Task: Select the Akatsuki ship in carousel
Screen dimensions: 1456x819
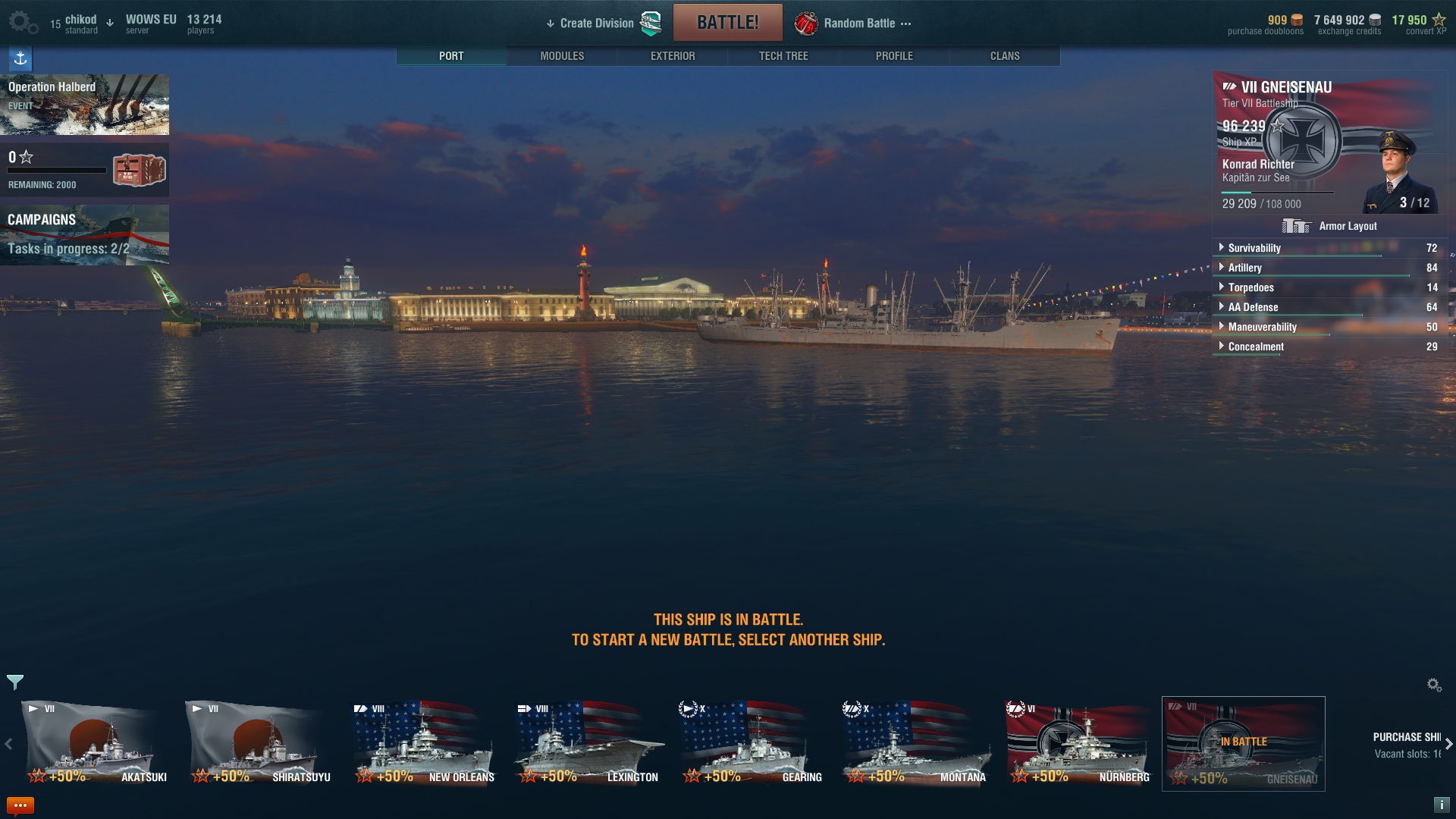Action: point(94,744)
